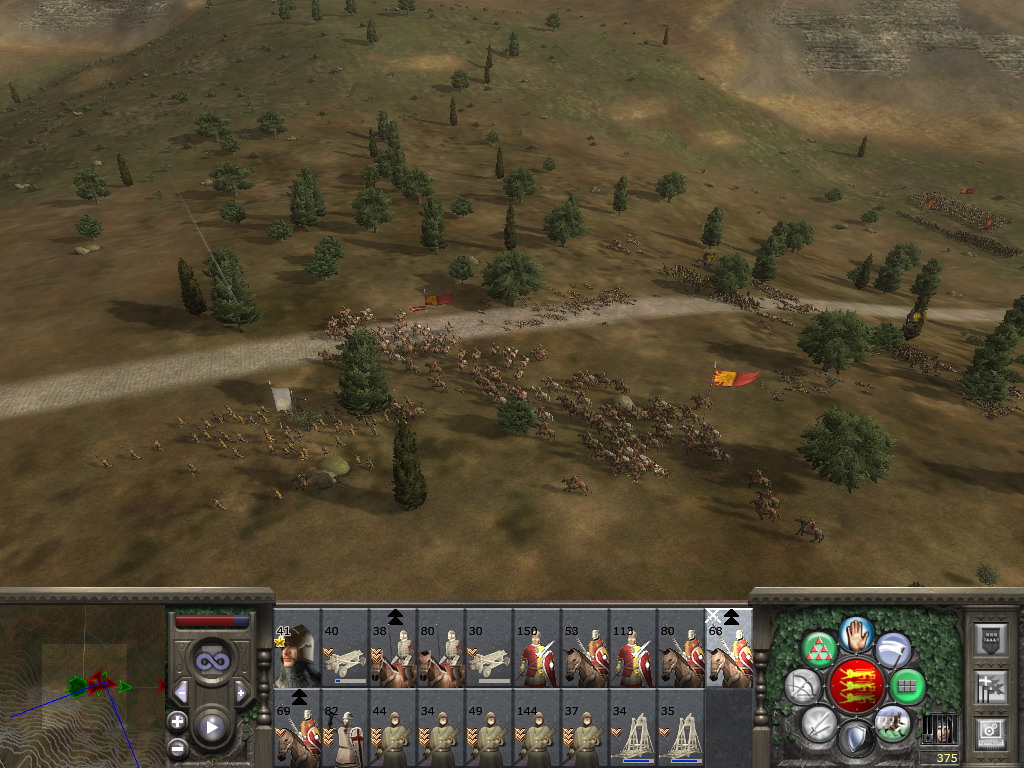1024x768 pixels.
Task: Open the battlefield minimap
Action: pyautogui.click(x=82, y=685)
